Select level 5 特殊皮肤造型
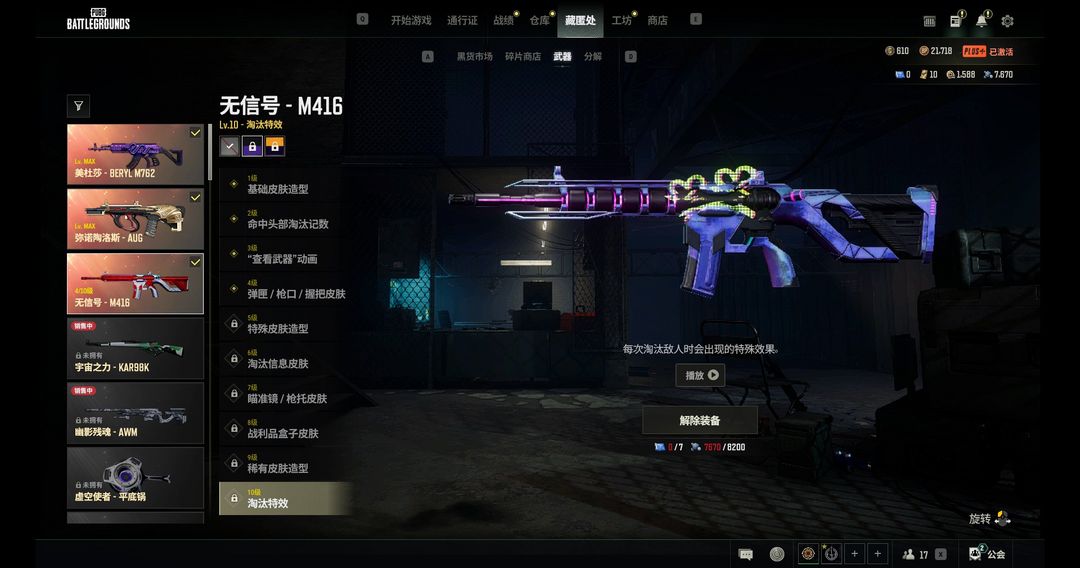Image resolution: width=1080 pixels, height=568 pixels. coord(285,328)
